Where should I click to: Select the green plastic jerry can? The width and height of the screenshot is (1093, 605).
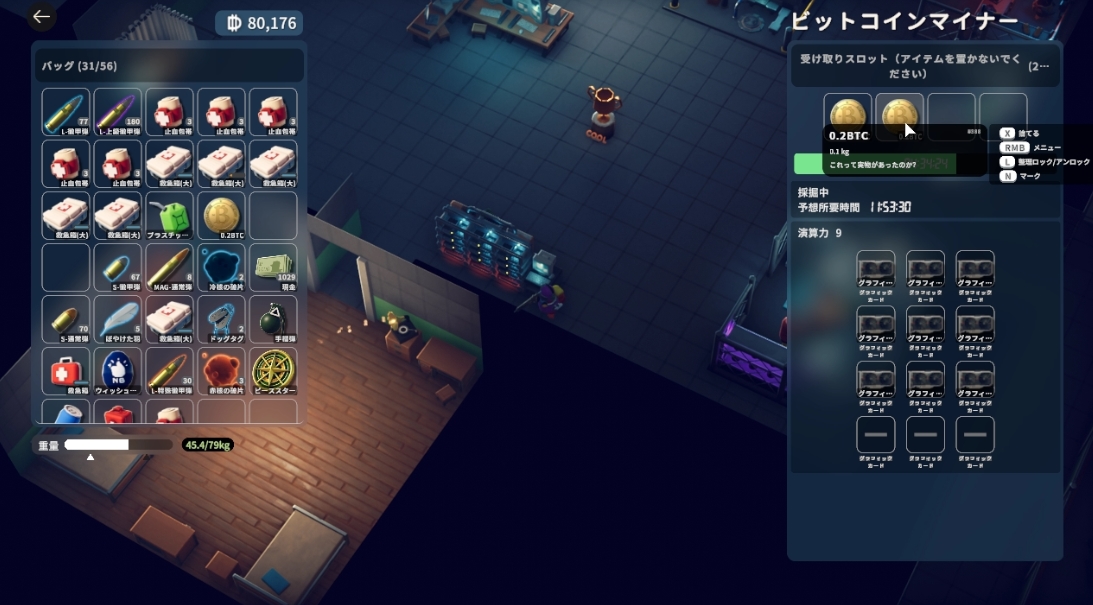point(170,215)
